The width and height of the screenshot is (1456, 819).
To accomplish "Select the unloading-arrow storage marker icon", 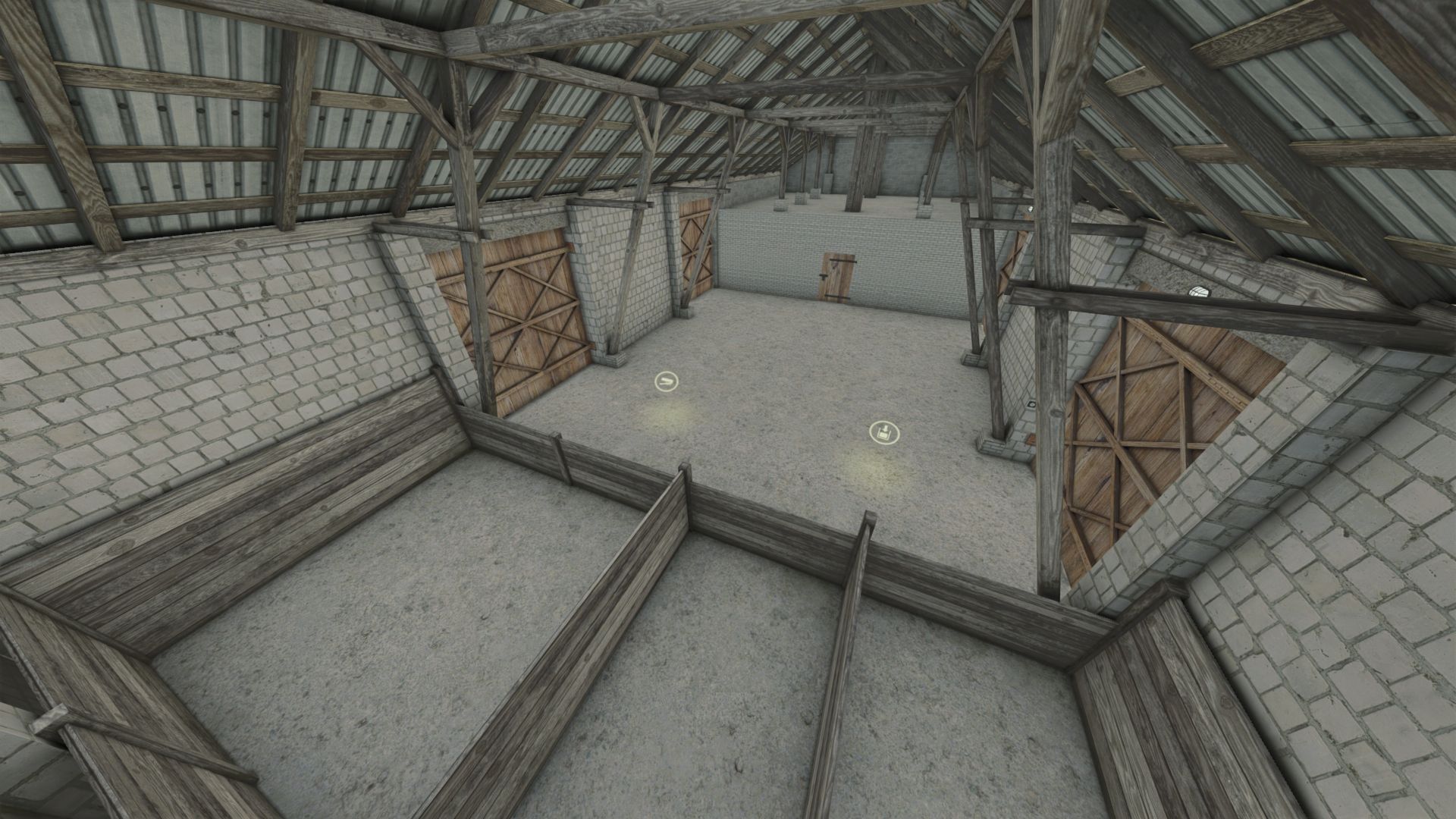I will tap(883, 433).
